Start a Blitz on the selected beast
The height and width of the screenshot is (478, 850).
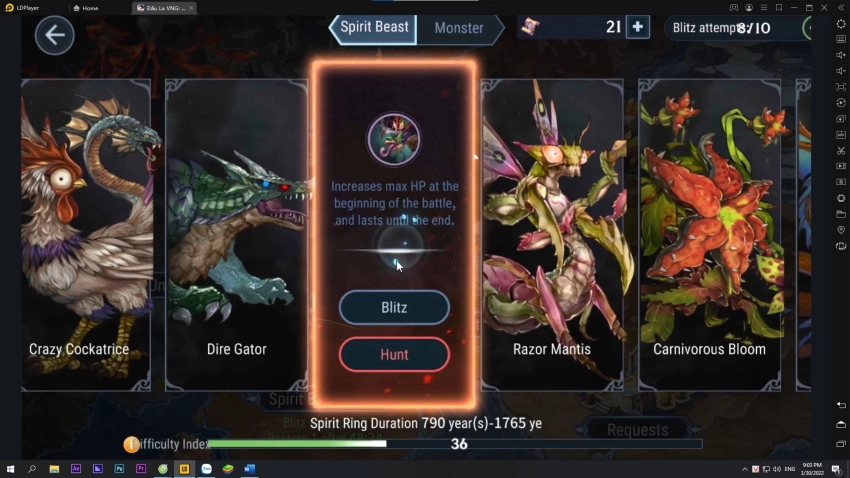pos(394,307)
